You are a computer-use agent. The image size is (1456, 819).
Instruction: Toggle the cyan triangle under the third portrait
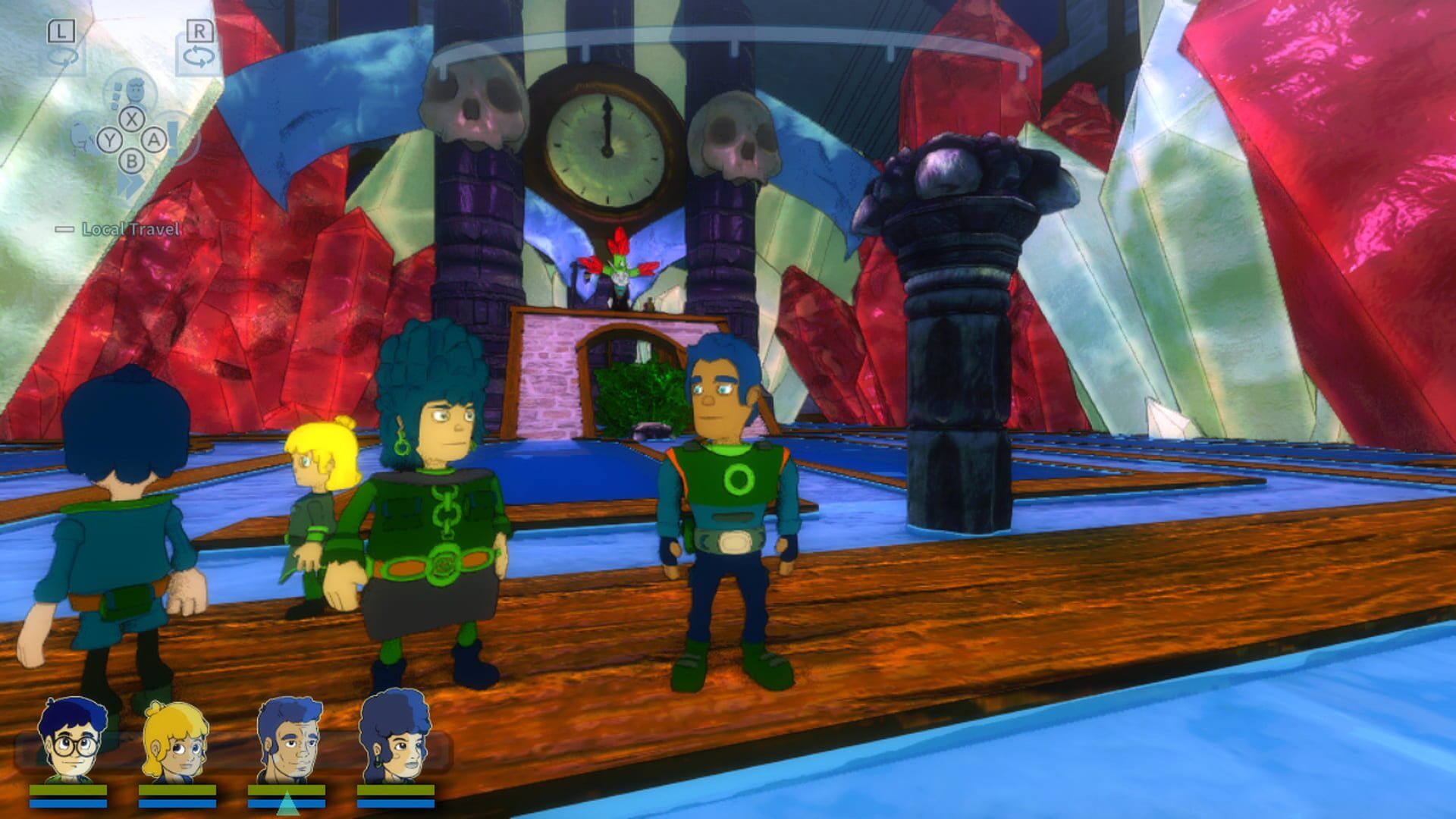289,803
